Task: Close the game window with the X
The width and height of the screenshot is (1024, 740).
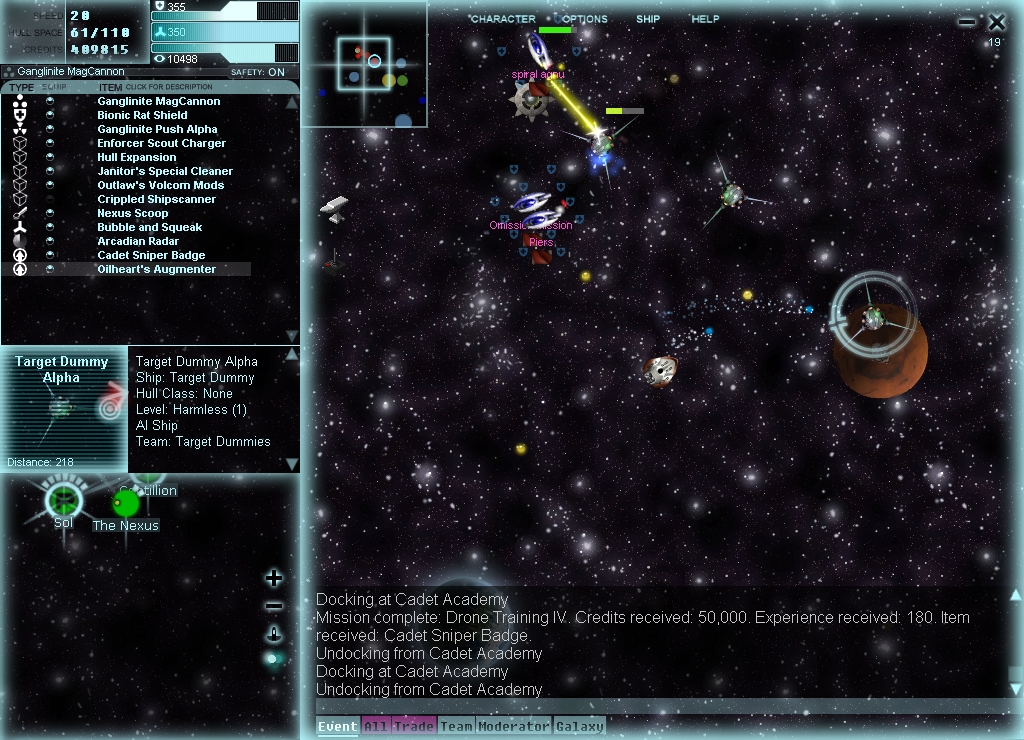Action: 997,22
